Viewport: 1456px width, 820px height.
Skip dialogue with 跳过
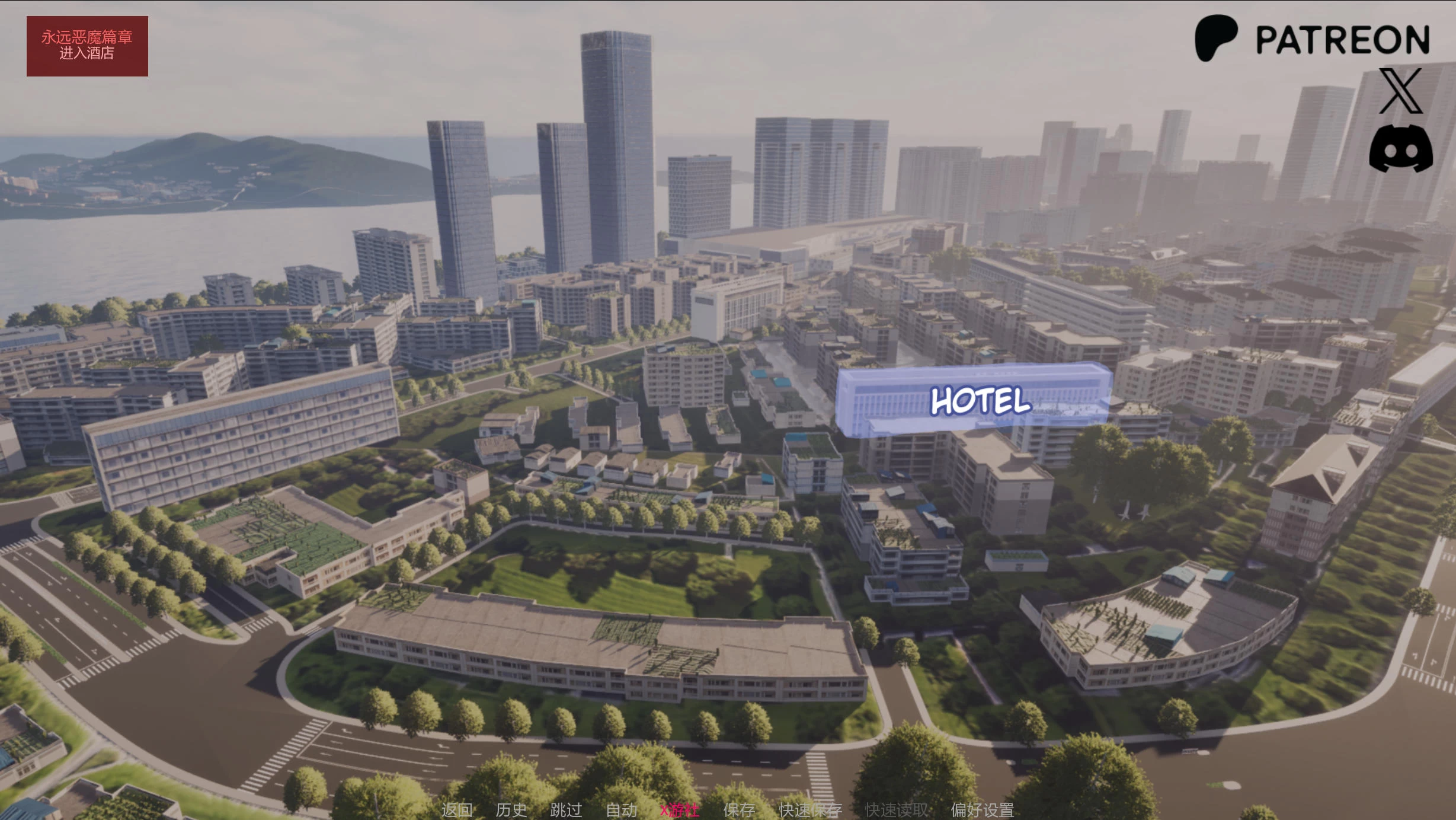click(566, 810)
